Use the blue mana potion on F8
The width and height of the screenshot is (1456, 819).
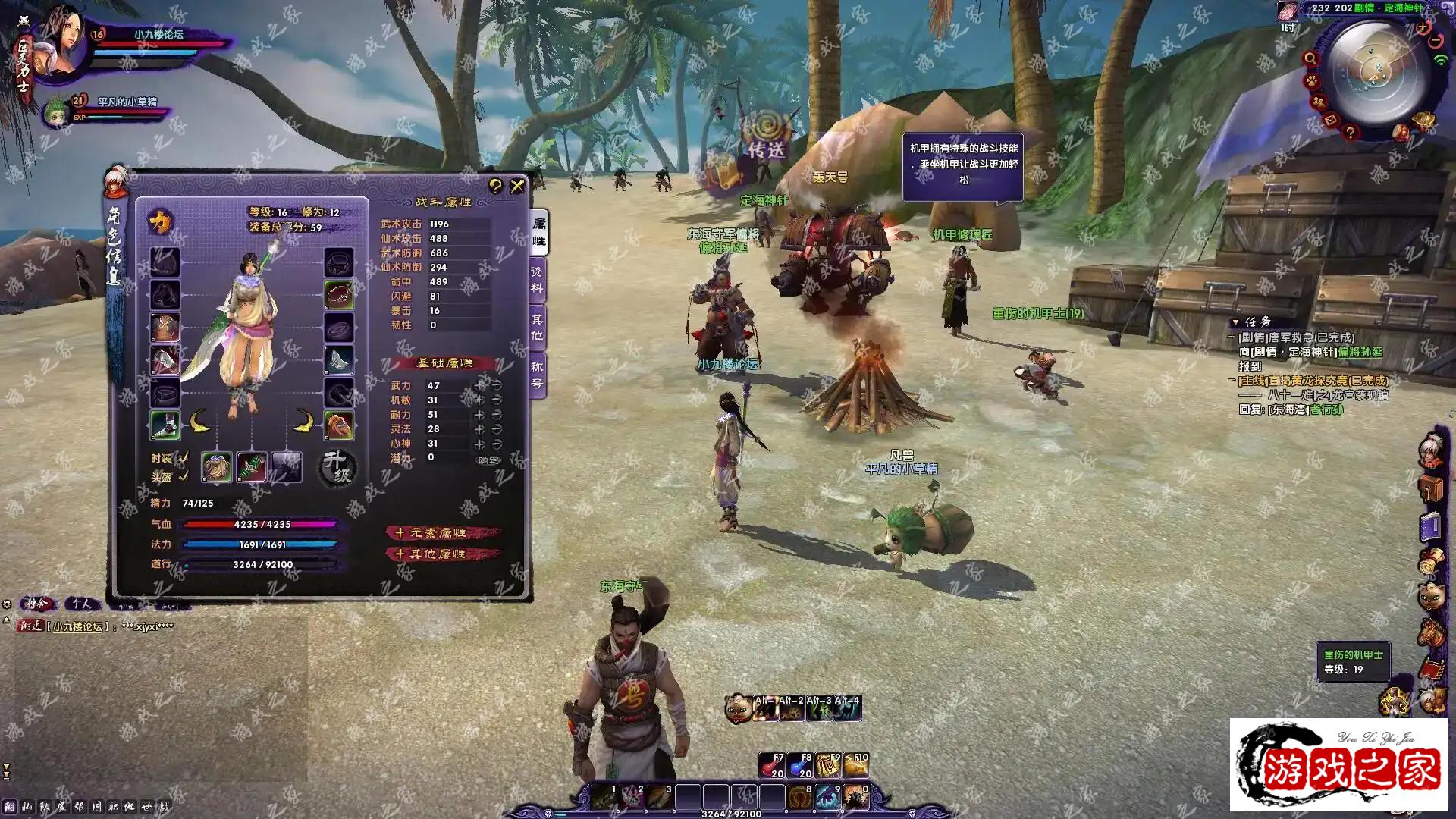pos(800,766)
